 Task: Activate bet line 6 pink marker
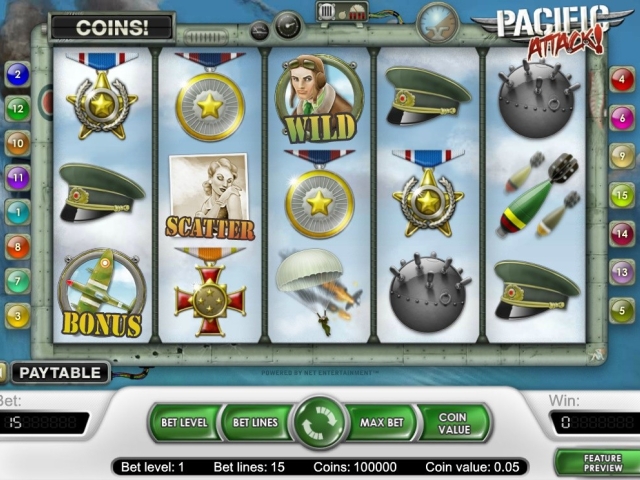pyautogui.click(x=621, y=118)
